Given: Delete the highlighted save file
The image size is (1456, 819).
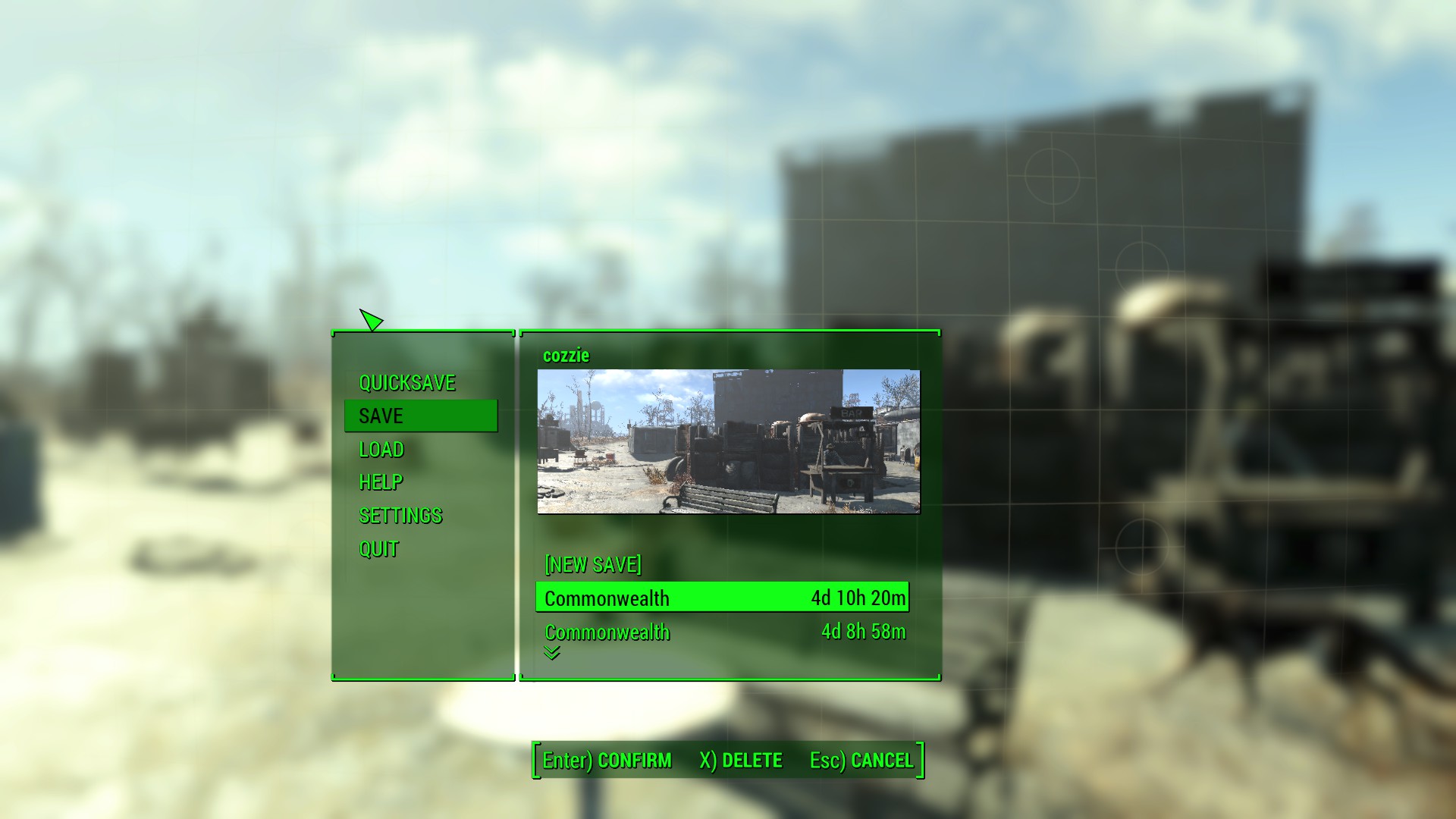Looking at the screenshot, I should click(x=741, y=761).
